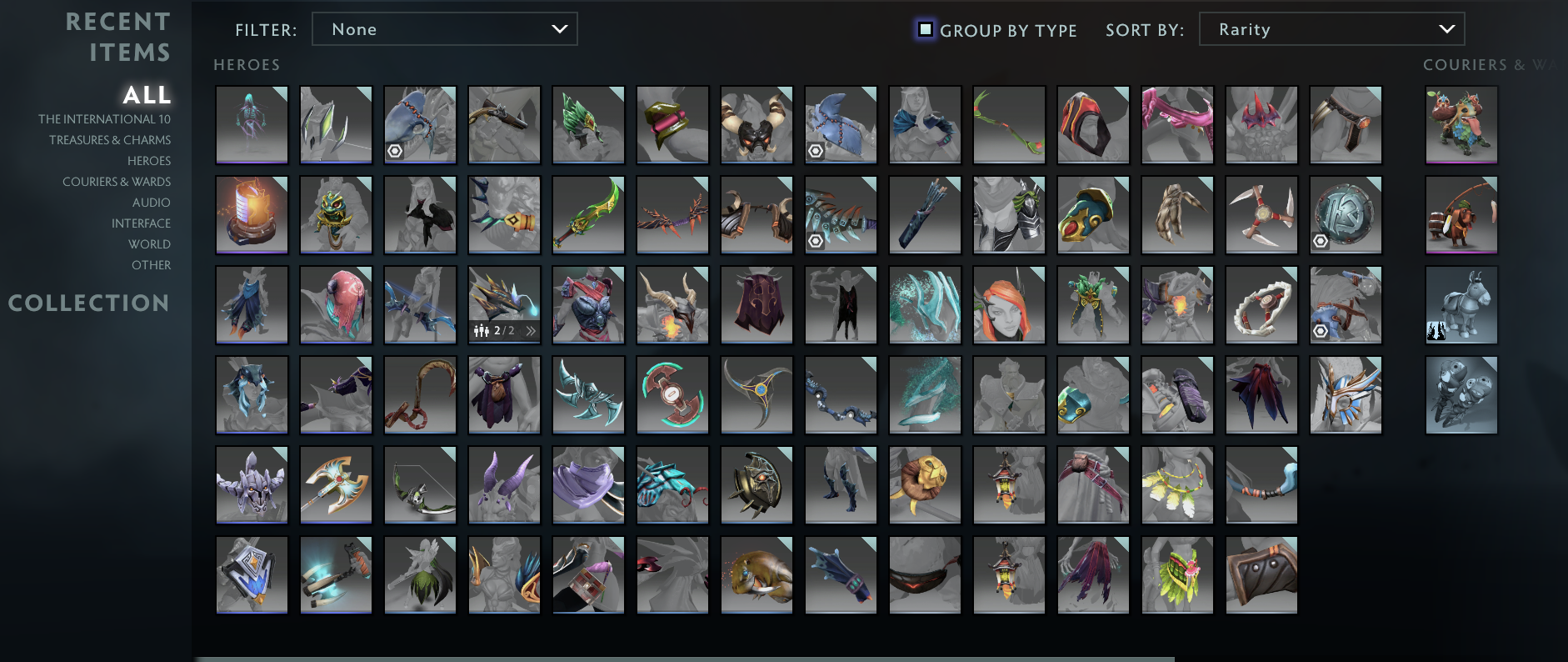The width and height of the screenshot is (1568, 662).
Task: Select the TREASURES & CHARMS category
Action: [x=109, y=139]
